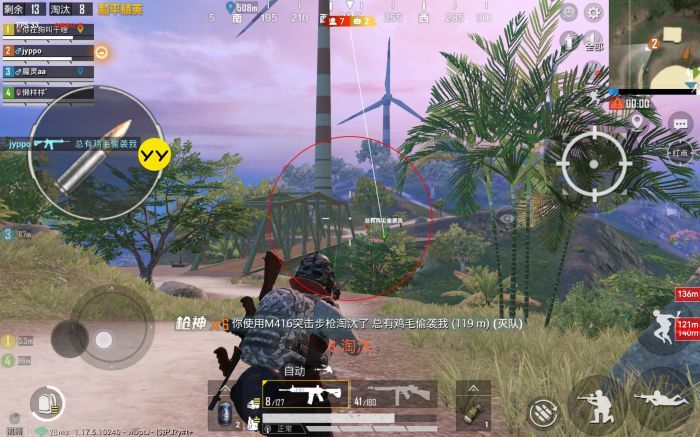This screenshot has width=700, height=437.
Task: Tap the yellow YY badge
Action: 153,153
